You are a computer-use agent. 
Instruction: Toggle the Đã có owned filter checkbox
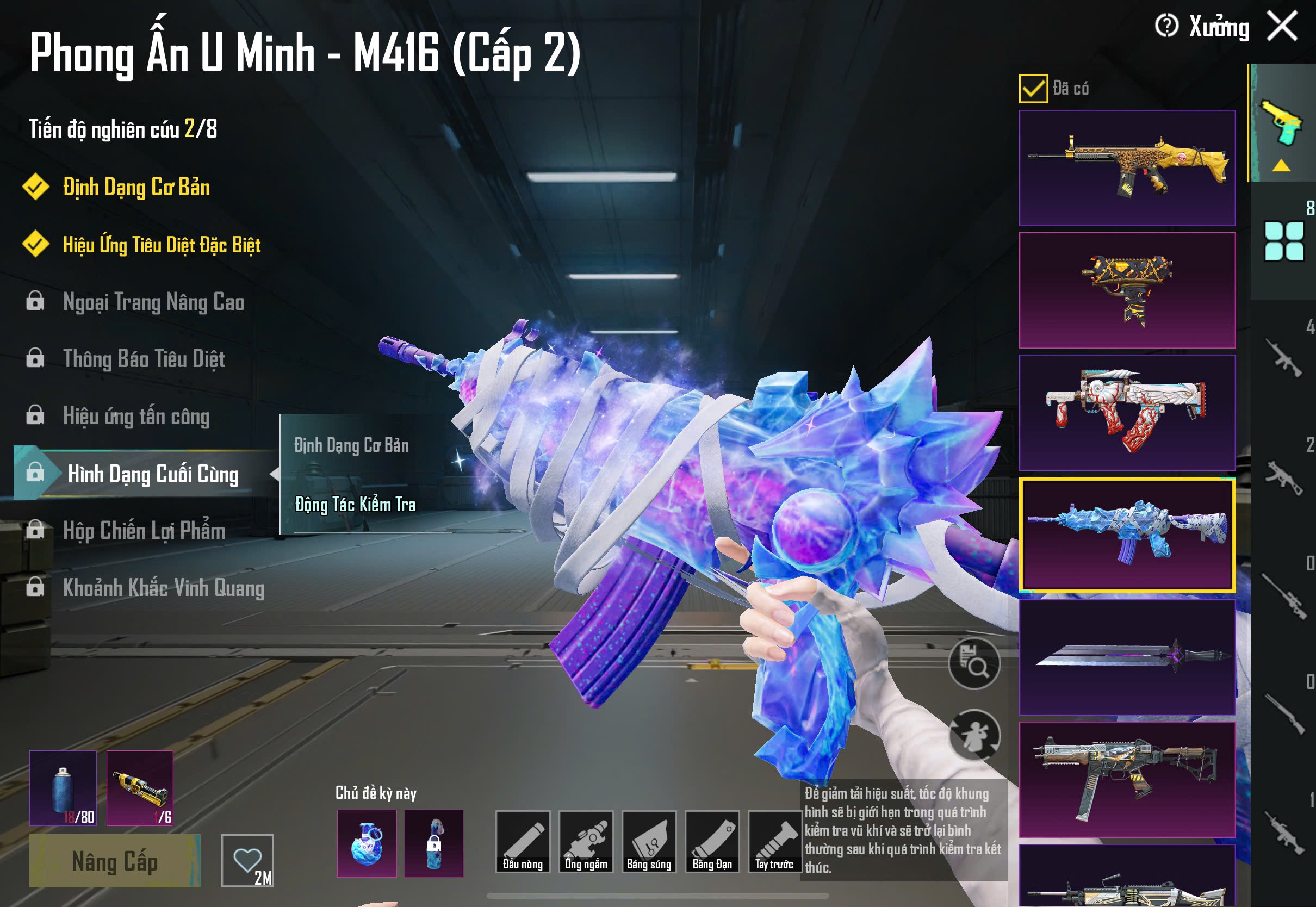[x=1033, y=89]
